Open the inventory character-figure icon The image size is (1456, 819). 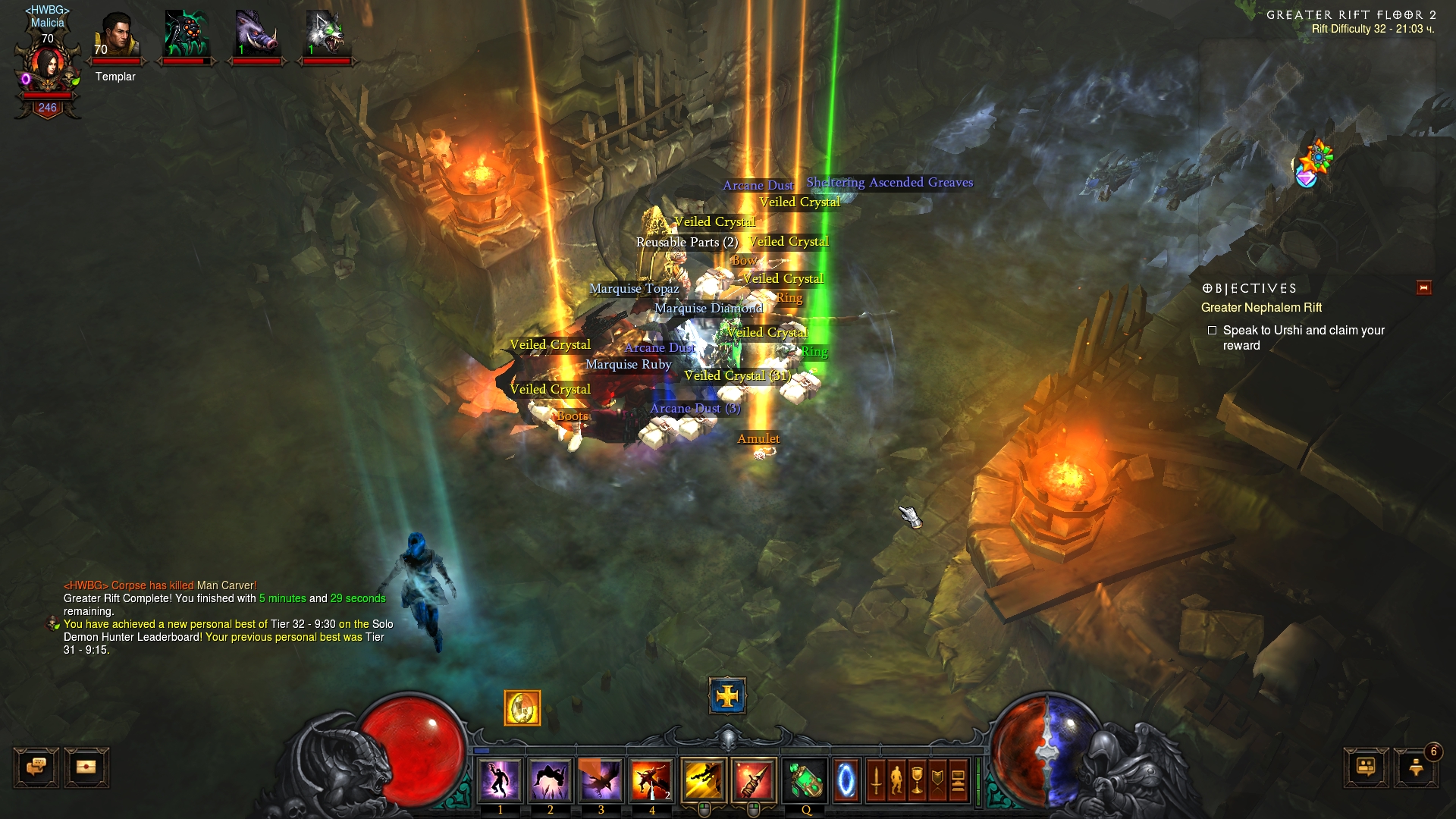point(896,779)
